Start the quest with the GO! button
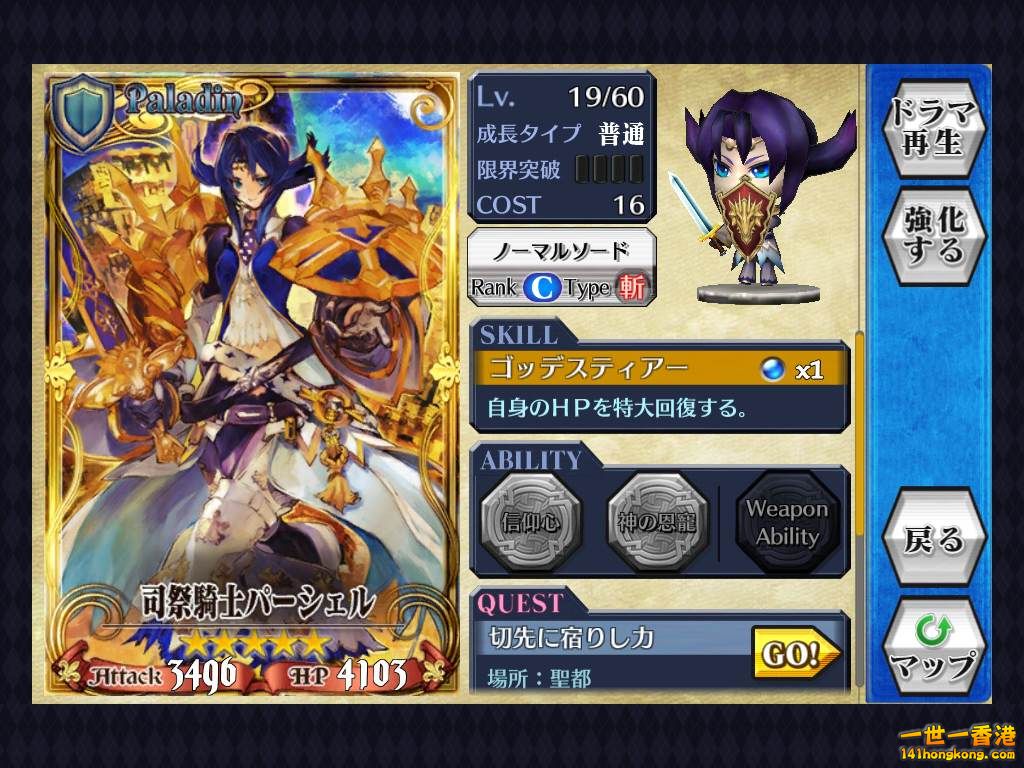Viewport: 1024px width, 768px height. [x=795, y=654]
